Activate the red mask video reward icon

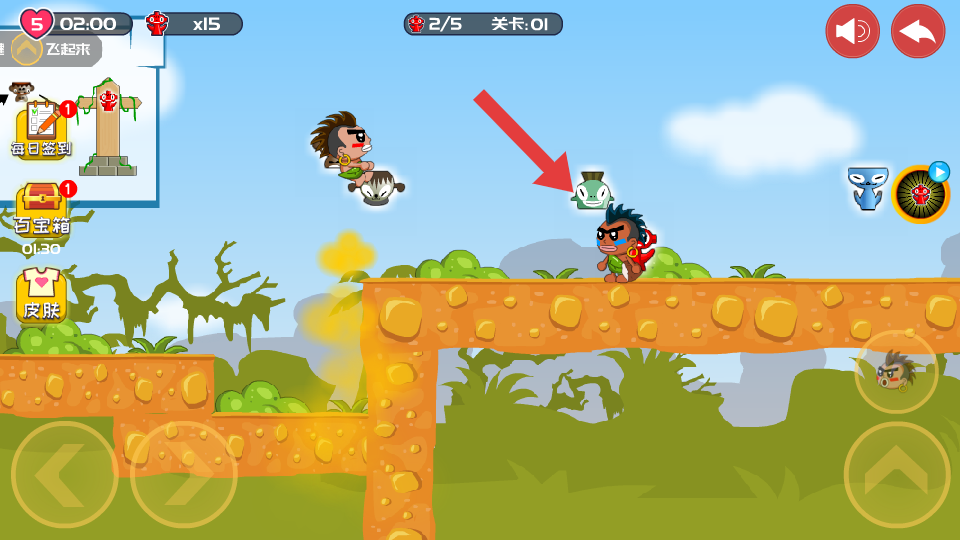(x=920, y=194)
